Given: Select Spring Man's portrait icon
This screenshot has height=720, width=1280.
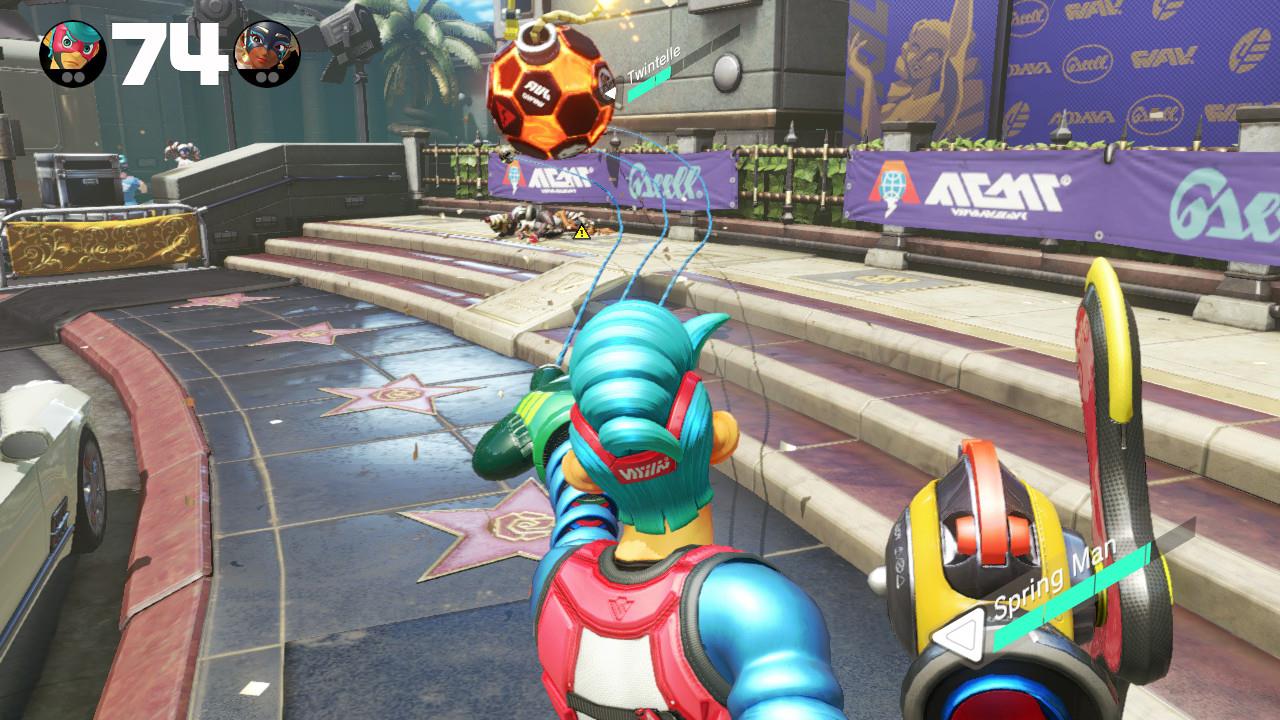Looking at the screenshot, I should [x=73, y=53].
